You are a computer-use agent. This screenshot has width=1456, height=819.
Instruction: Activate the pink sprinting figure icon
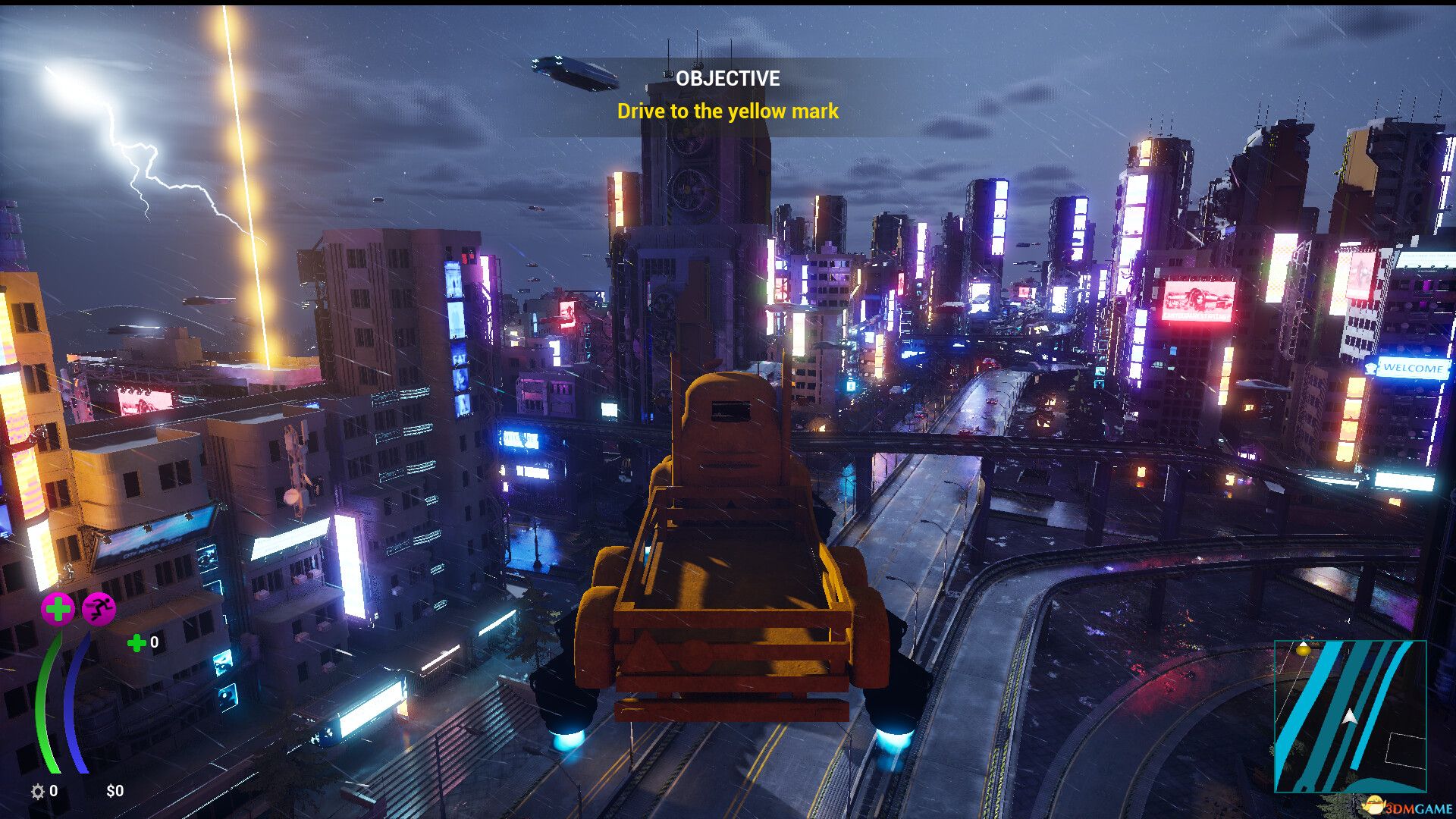(x=99, y=608)
